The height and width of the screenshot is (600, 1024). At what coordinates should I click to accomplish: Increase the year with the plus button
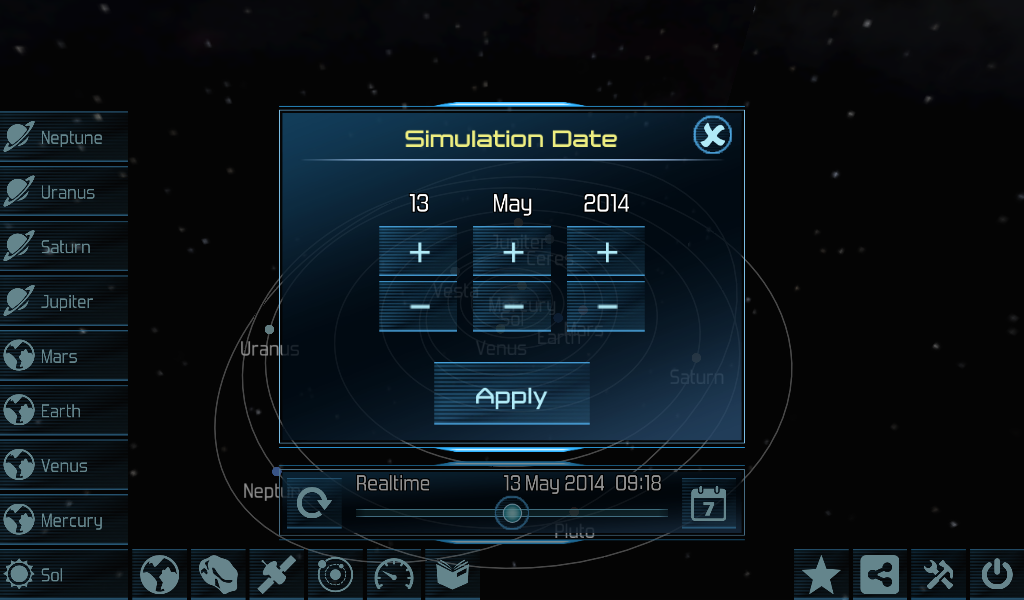tap(606, 252)
